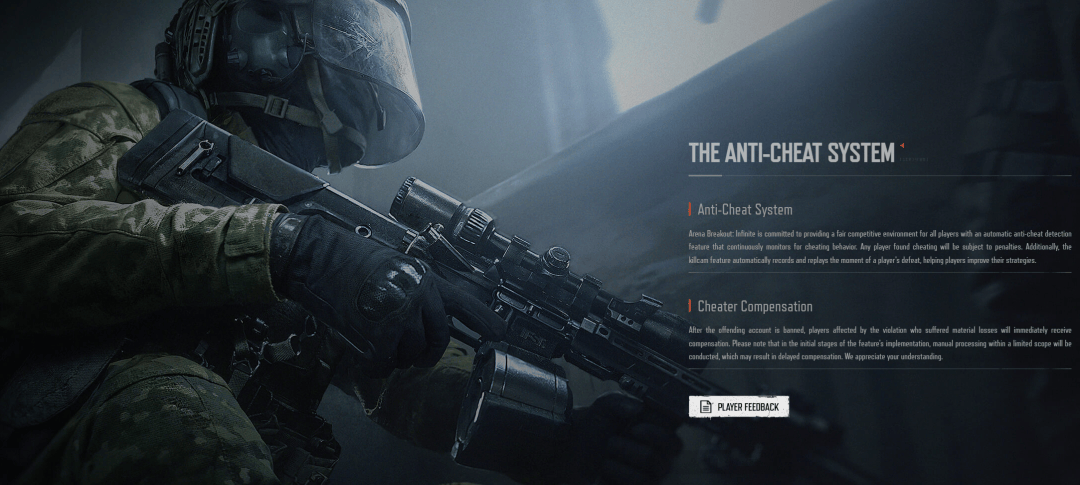Open the Player Feedback form

pyautogui.click(x=739, y=406)
